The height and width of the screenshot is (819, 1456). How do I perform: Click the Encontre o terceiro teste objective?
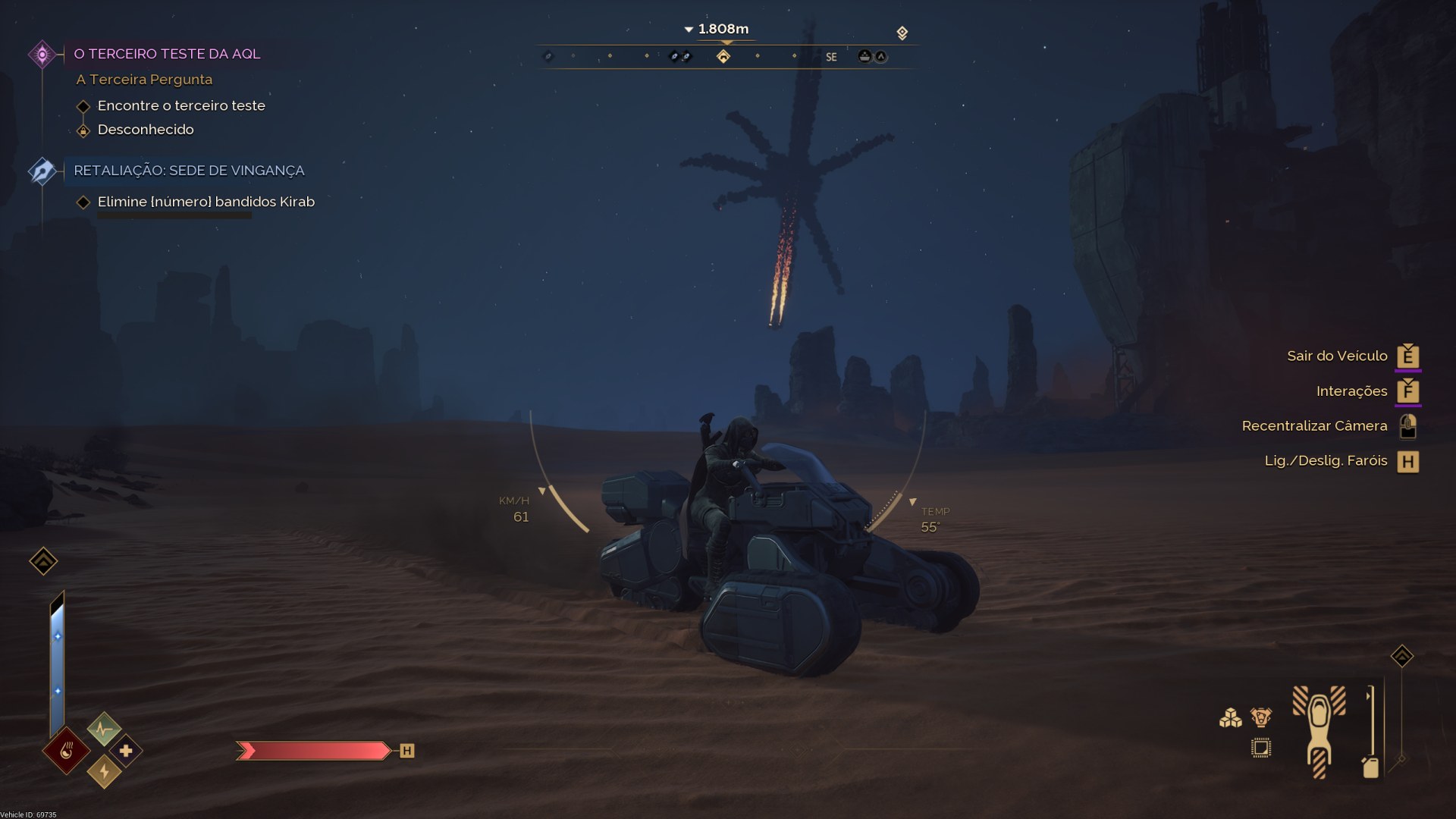pos(181,105)
